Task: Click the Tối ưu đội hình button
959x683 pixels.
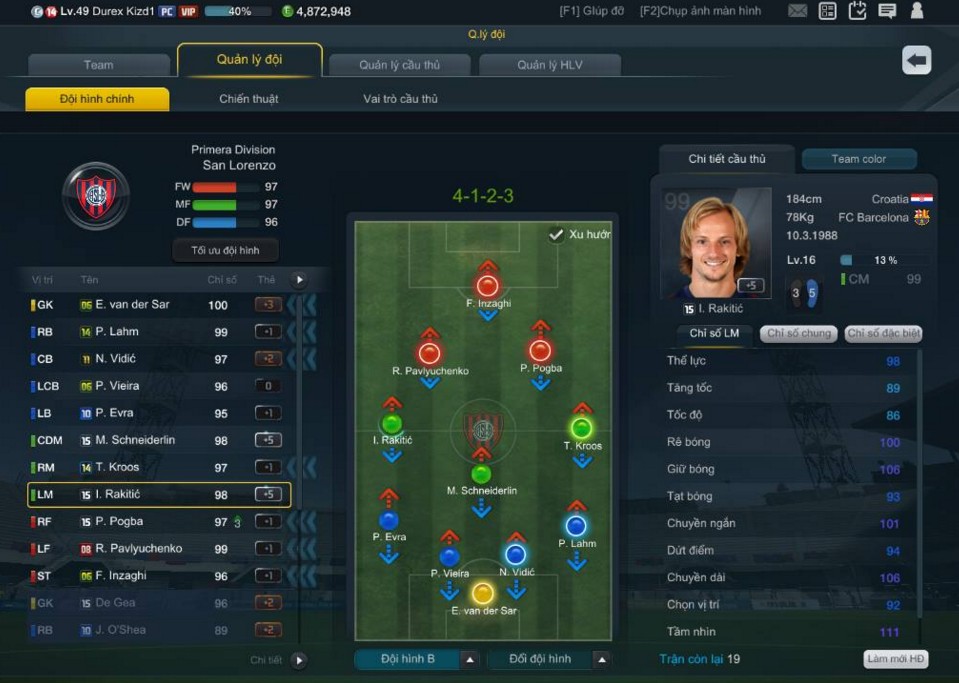Action: (225, 250)
